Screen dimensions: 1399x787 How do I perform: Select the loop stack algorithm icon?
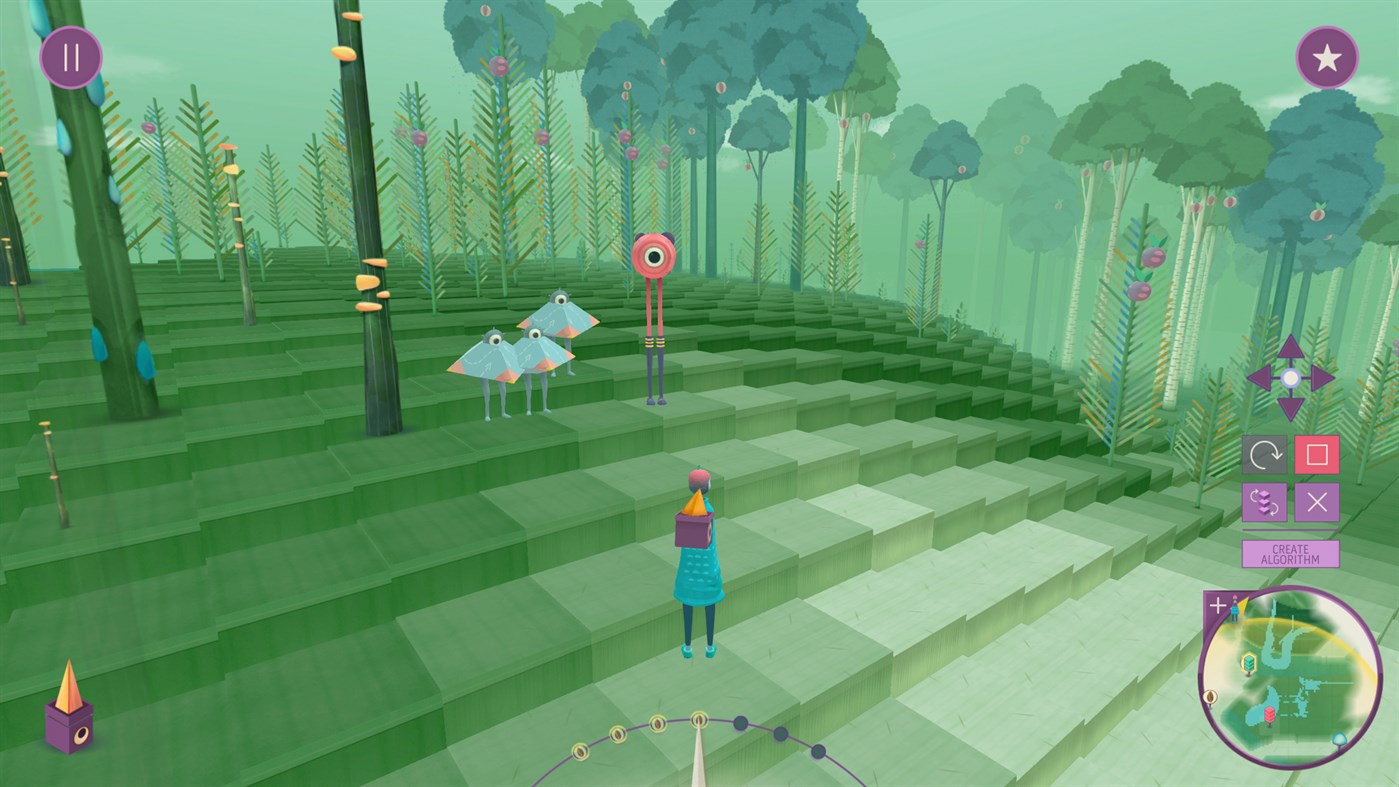[x=1264, y=503]
